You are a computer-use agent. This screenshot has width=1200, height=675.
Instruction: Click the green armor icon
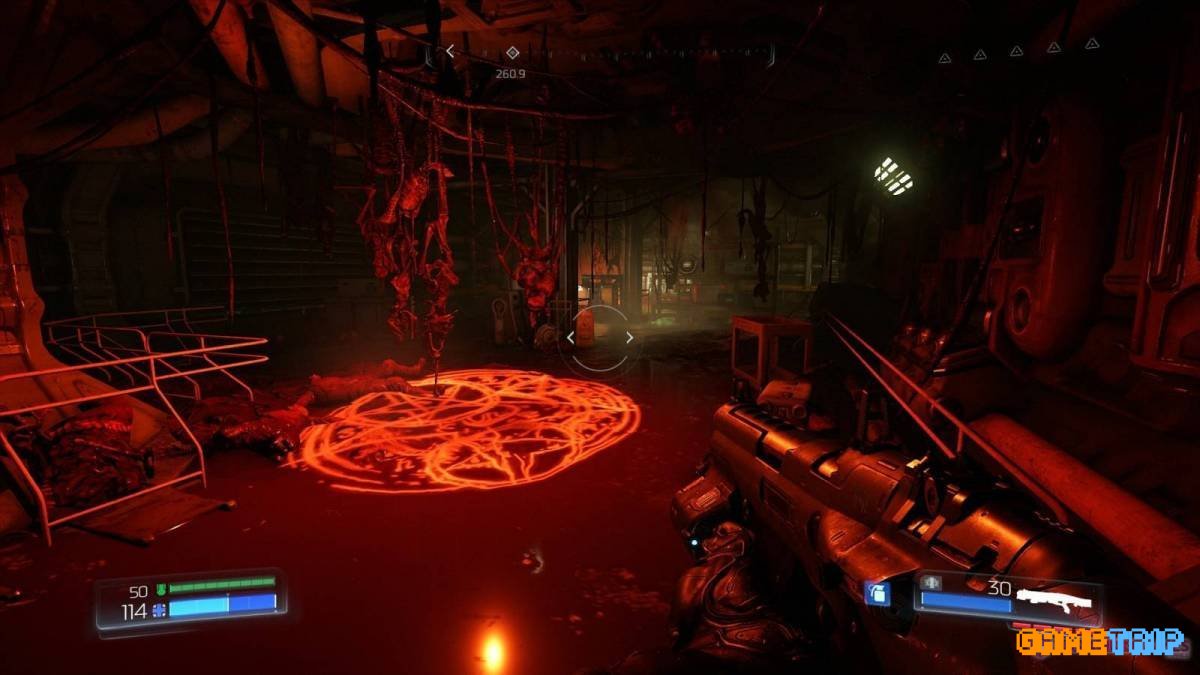pos(159,589)
